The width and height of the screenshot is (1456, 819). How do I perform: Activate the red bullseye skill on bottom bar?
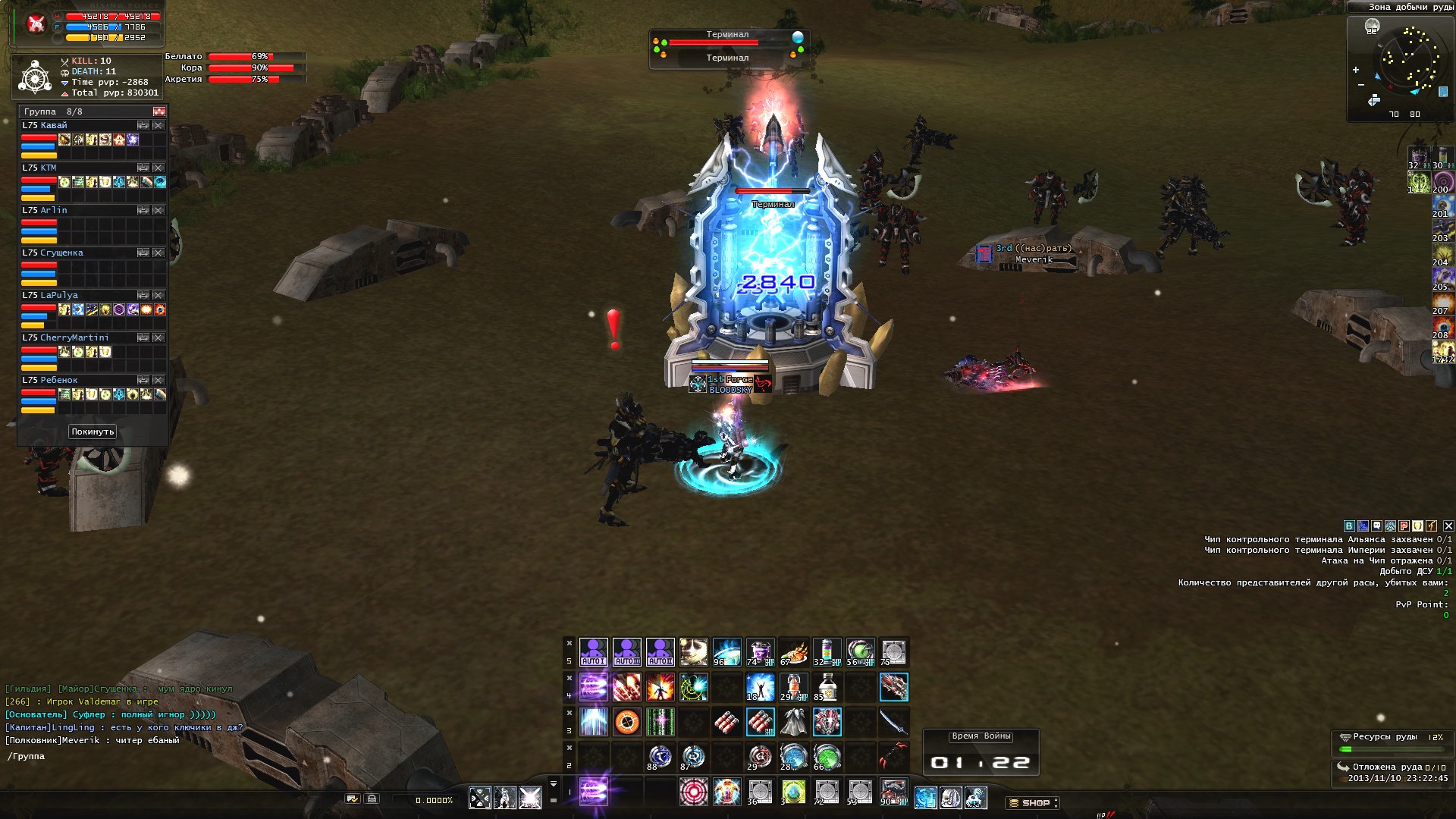point(693,792)
